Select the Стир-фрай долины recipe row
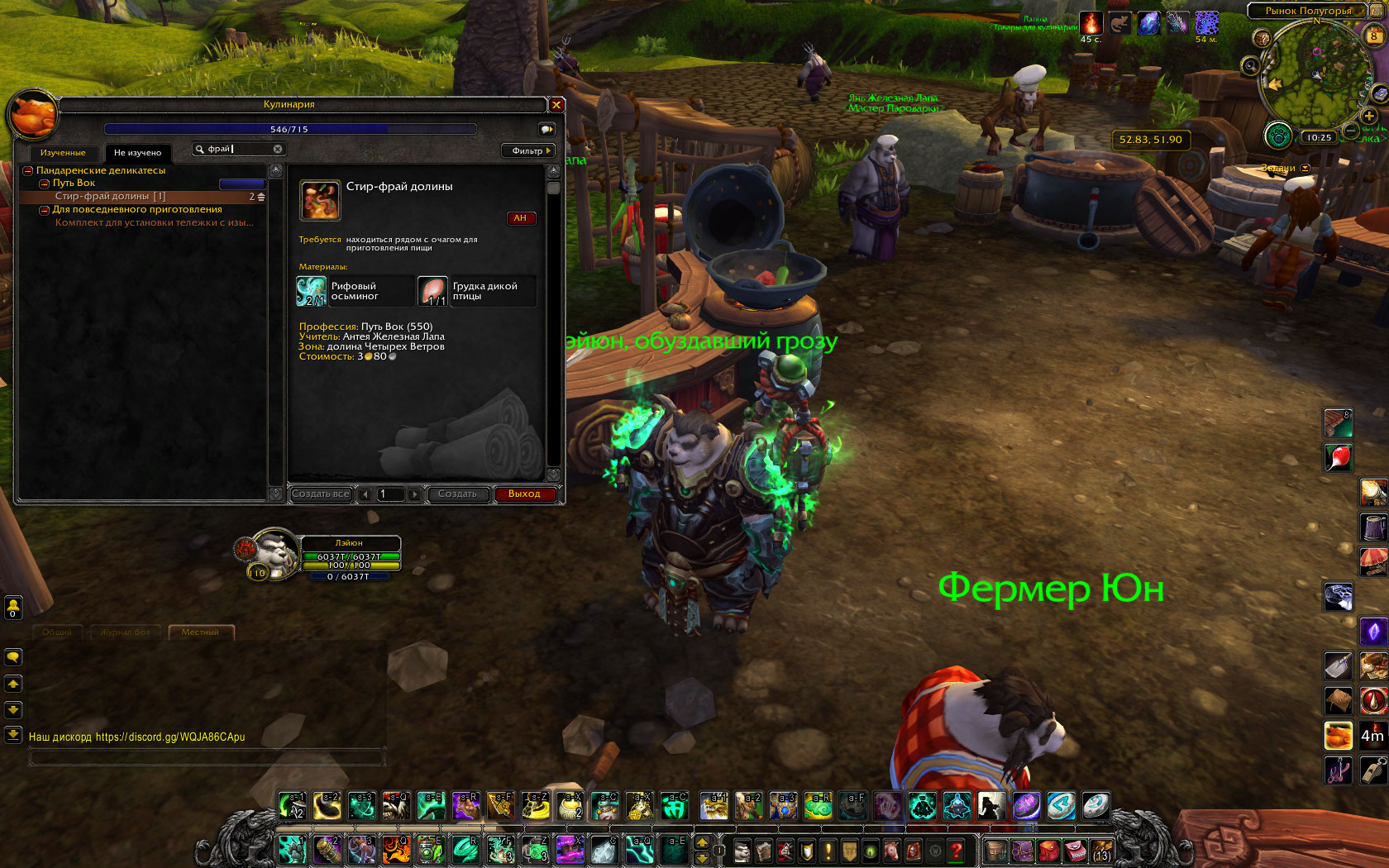Viewport: 1389px width, 868px height. click(111, 197)
